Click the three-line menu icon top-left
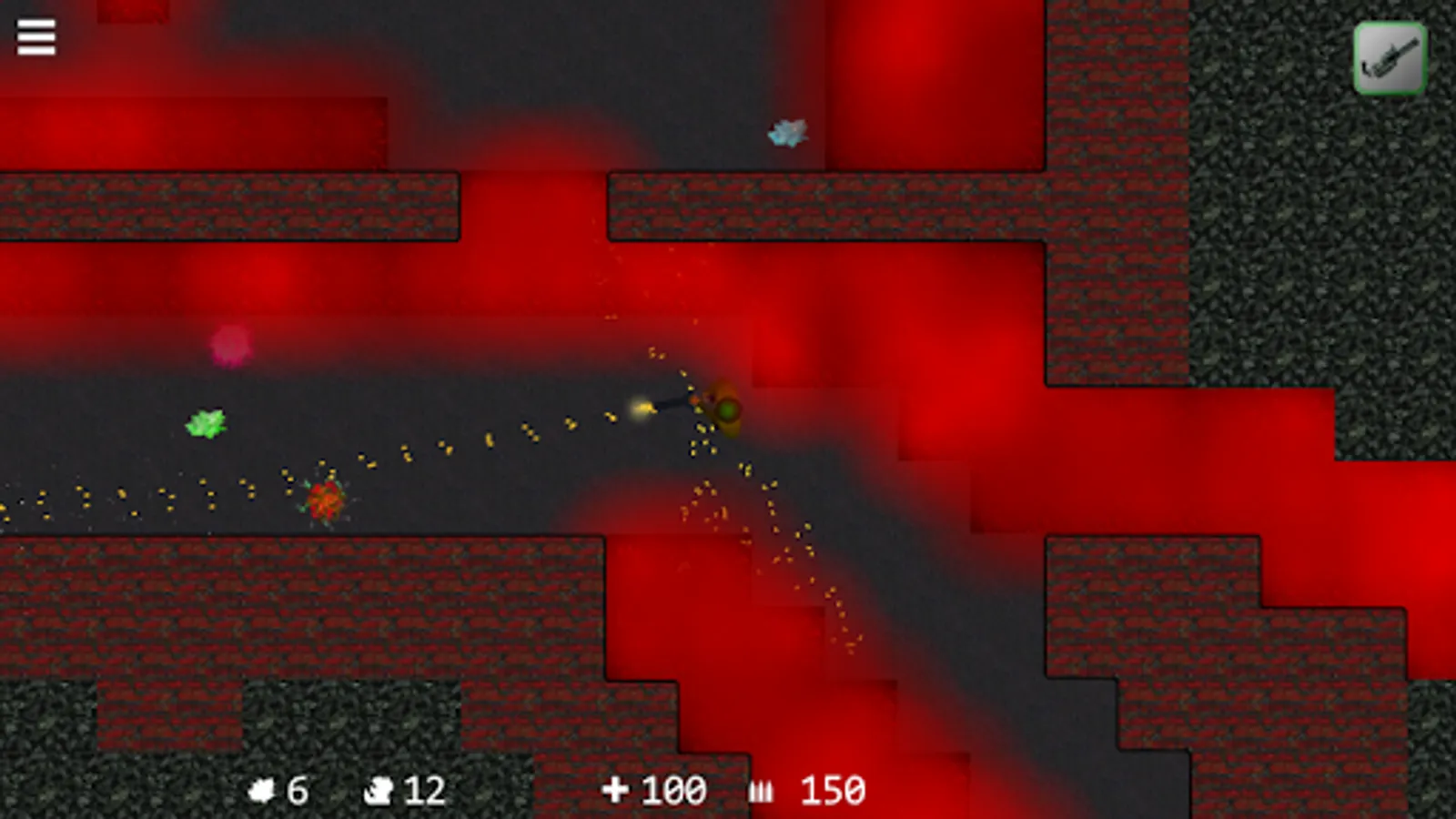 pyautogui.click(x=36, y=37)
